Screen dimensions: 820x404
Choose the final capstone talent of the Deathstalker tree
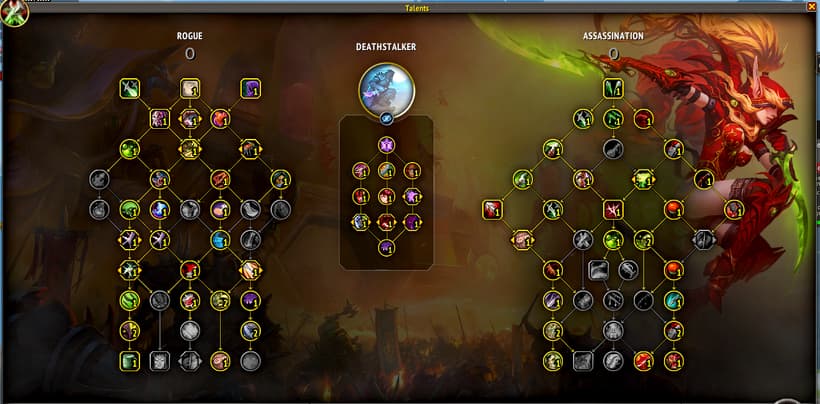(386, 247)
